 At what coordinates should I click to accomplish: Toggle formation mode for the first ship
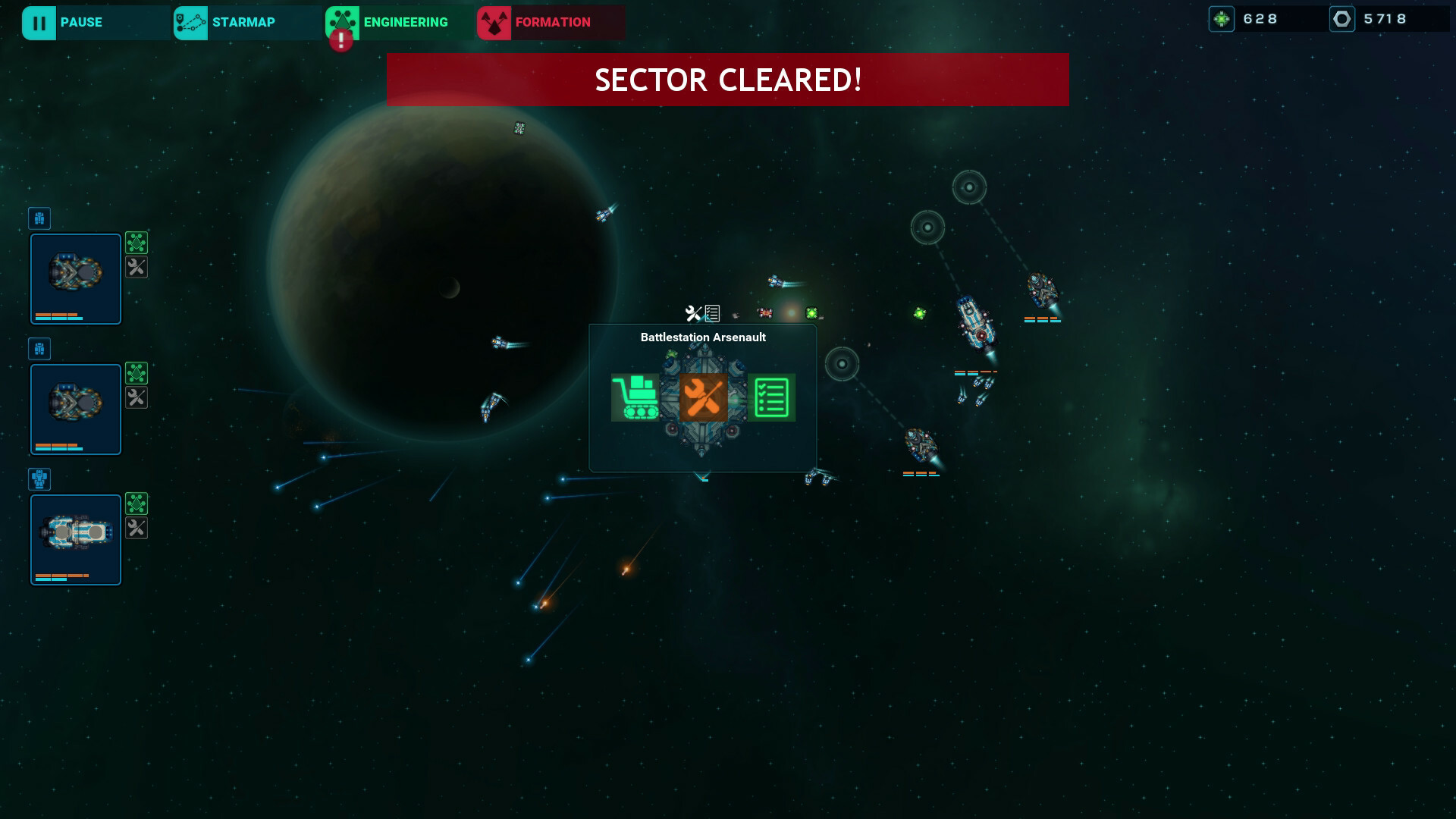coord(136,243)
